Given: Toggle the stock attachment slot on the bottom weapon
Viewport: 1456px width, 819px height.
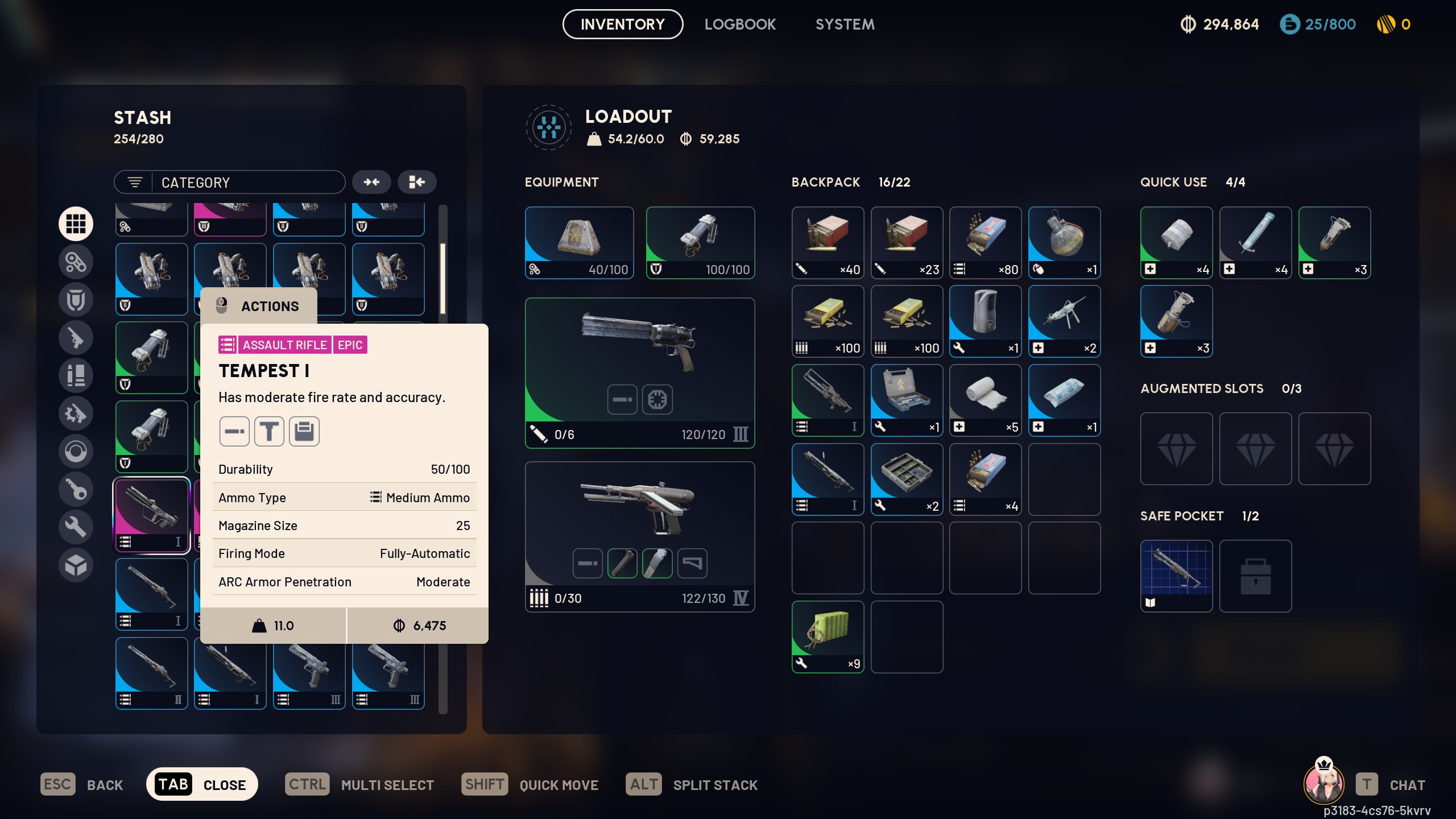Looking at the screenshot, I should coord(693,562).
